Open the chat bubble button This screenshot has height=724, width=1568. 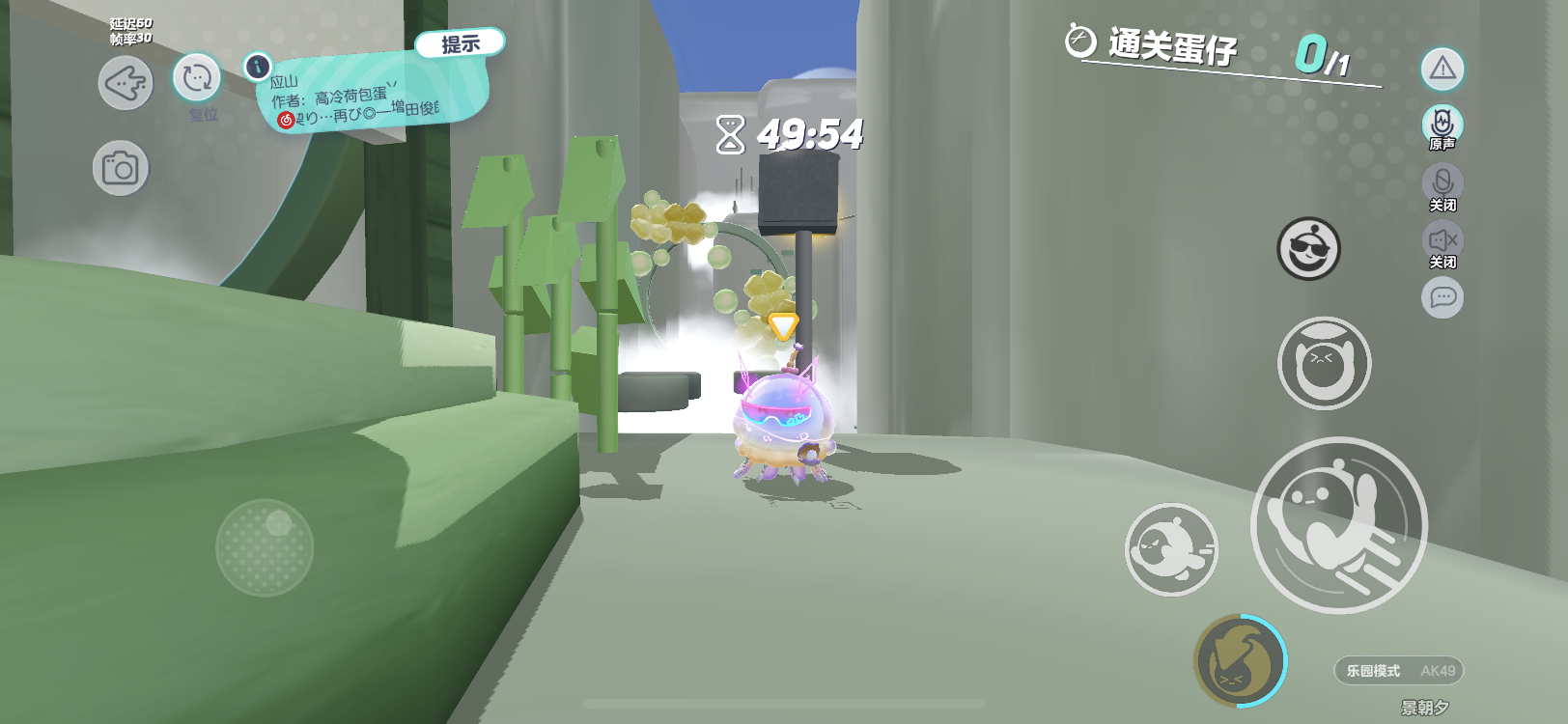pyautogui.click(x=1442, y=297)
